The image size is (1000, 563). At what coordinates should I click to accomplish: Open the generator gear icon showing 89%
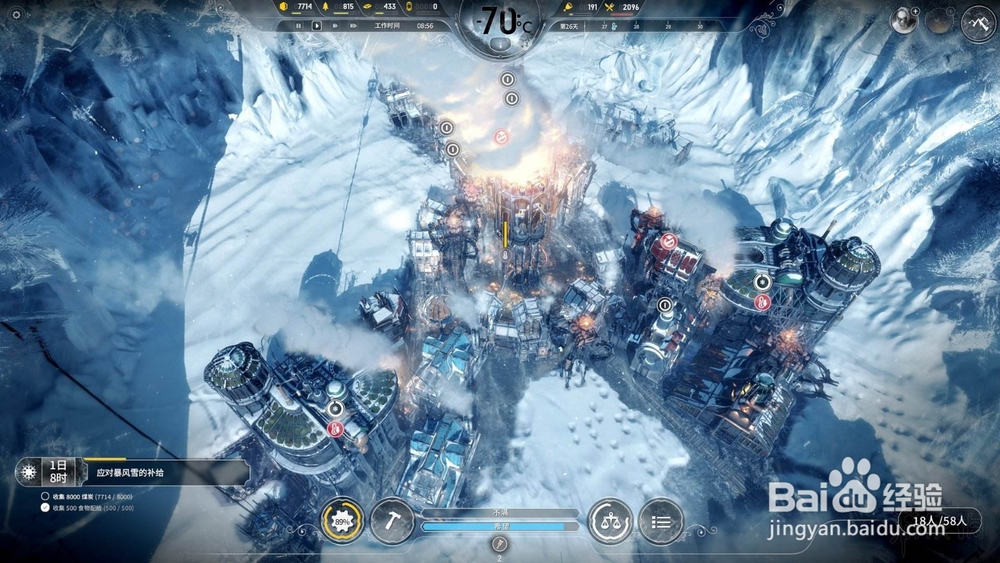coord(342,521)
